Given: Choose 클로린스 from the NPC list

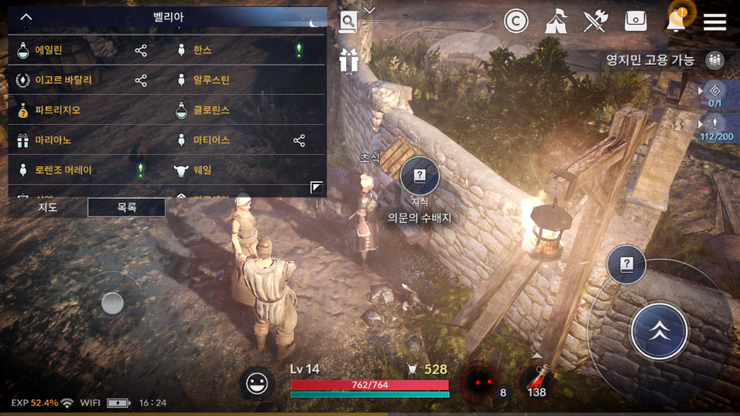Looking at the screenshot, I should [211, 110].
